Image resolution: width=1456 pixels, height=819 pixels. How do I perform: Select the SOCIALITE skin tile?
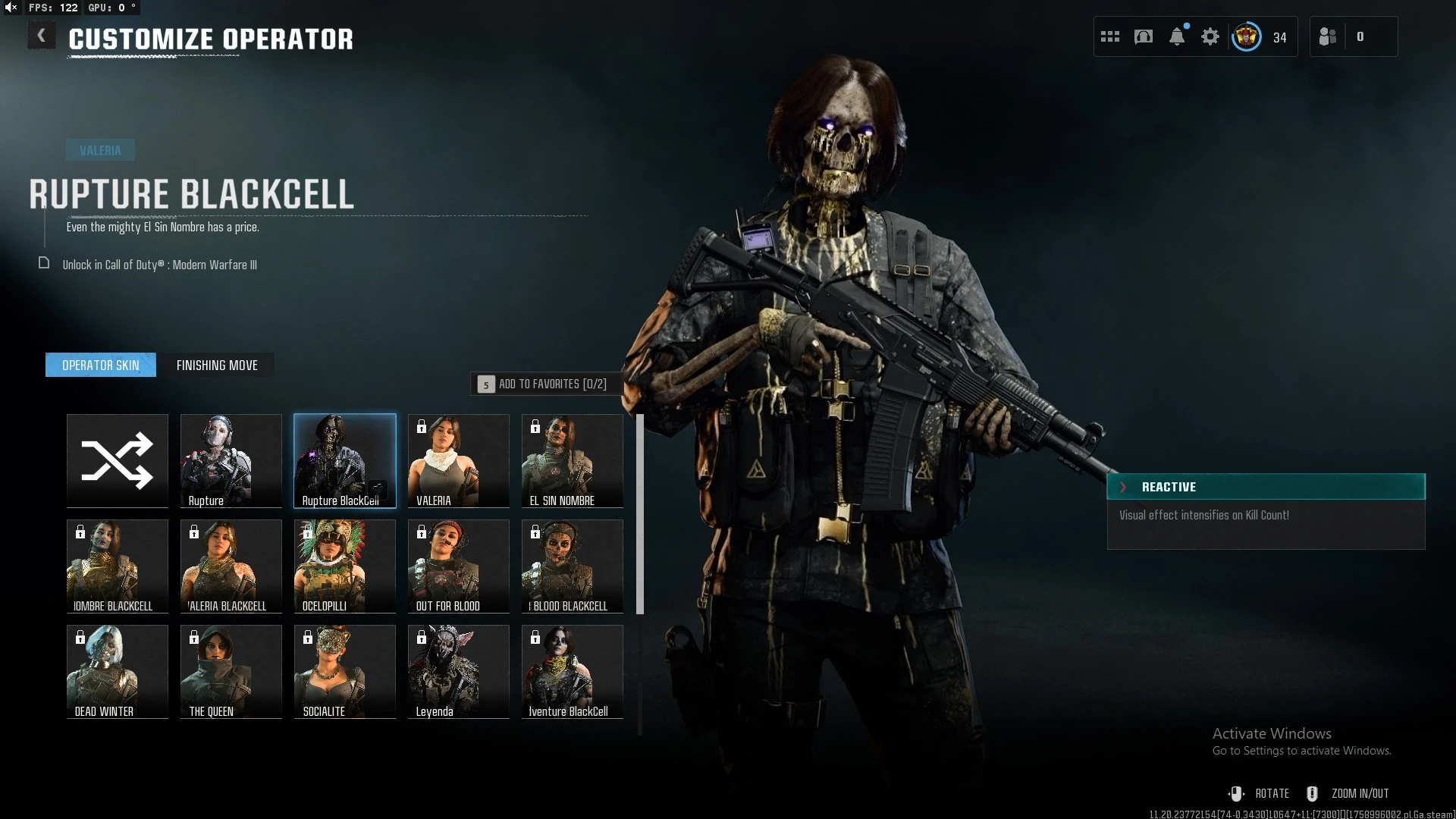(x=345, y=671)
